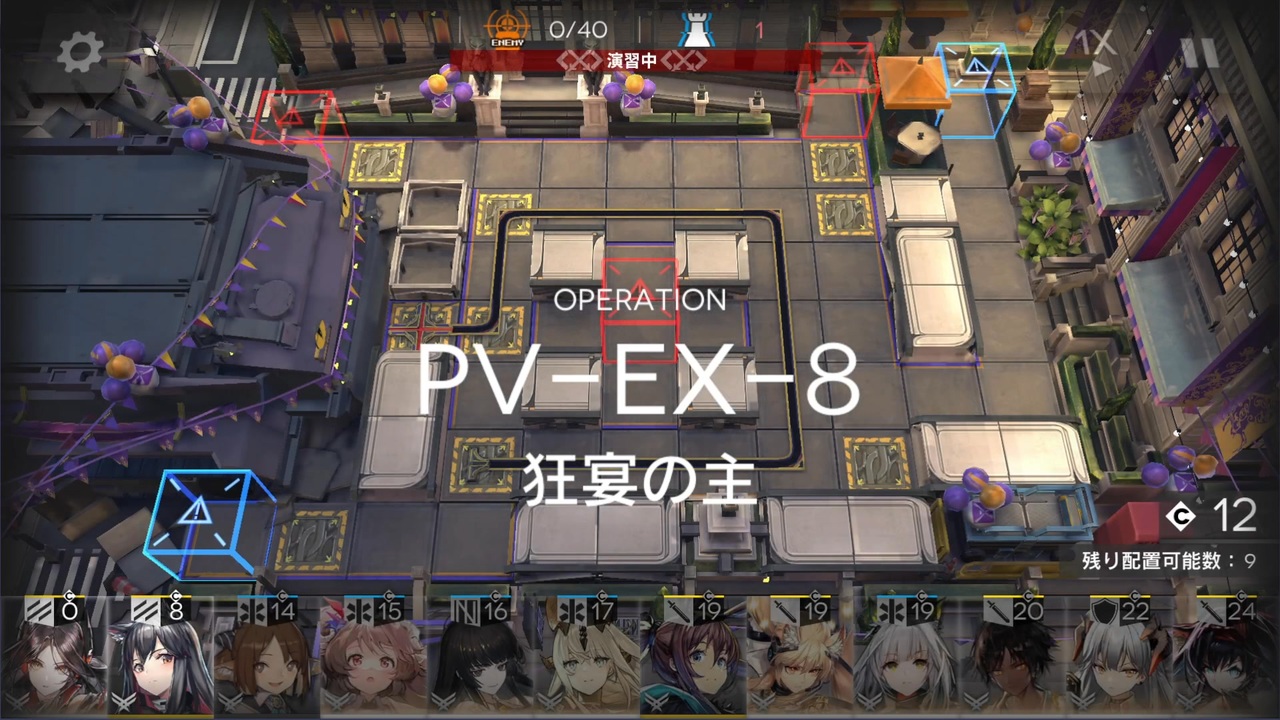Click the deployment point 'C' currency icon
Image resolution: width=1280 pixels, height=720 pixels.
click(1180, 517)
